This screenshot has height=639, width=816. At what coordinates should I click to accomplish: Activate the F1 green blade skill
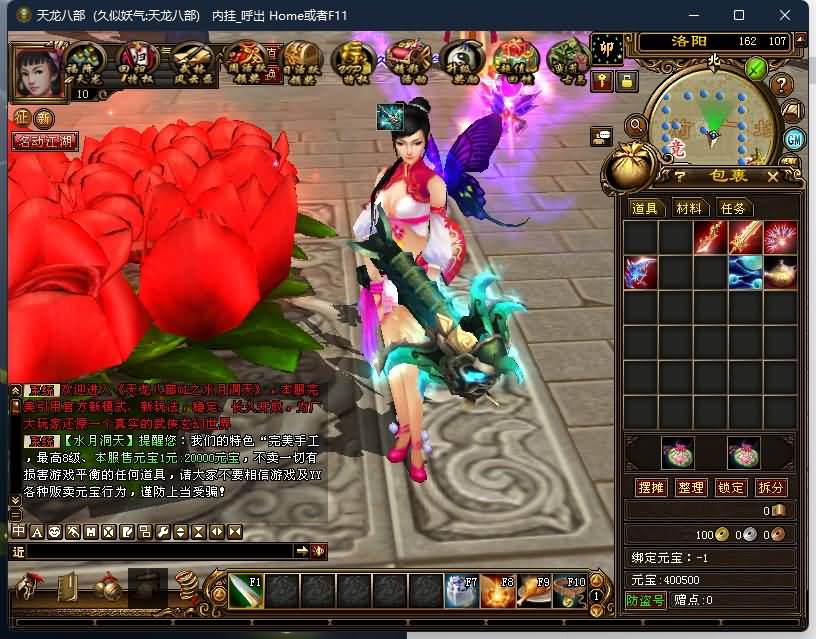246,592
